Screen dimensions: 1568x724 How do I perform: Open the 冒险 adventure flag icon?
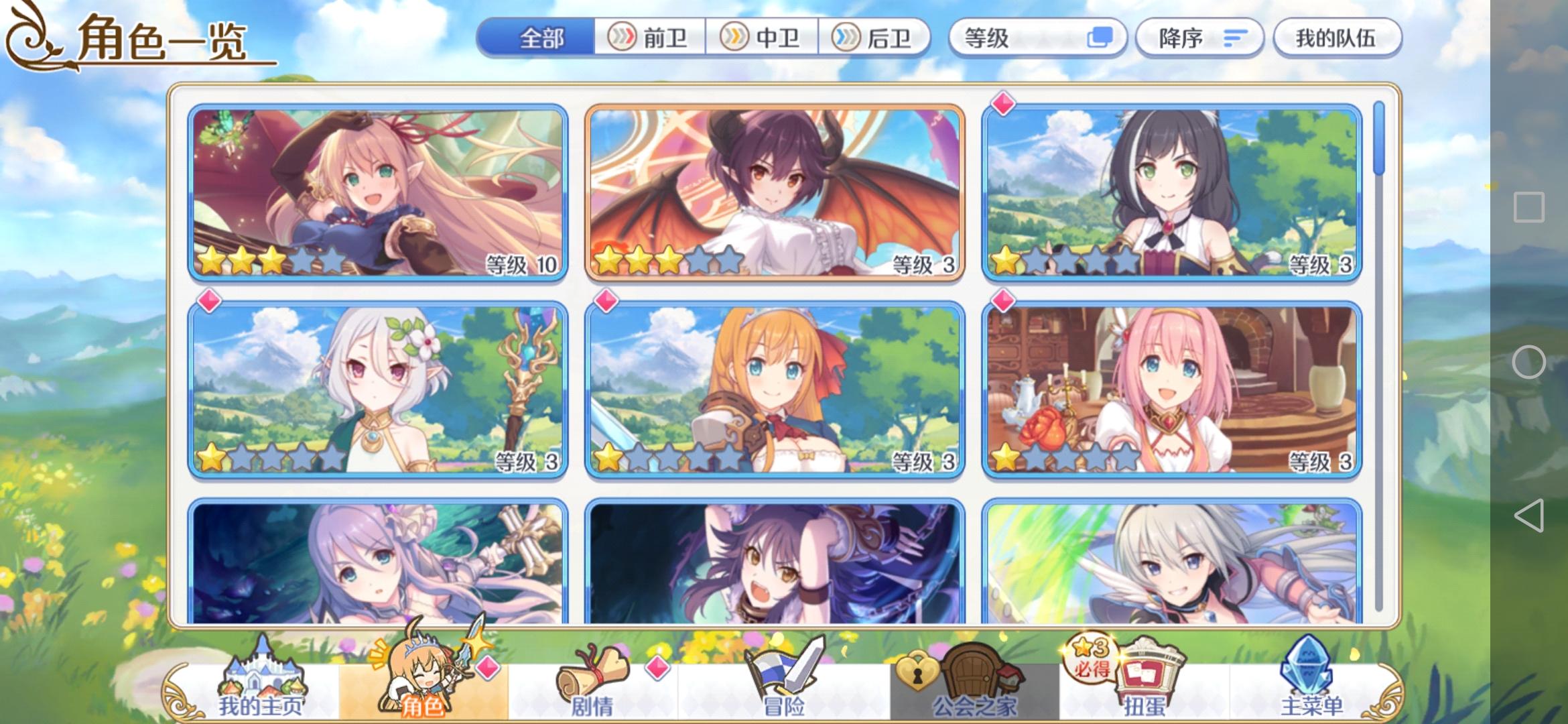(x=784, y=677)
